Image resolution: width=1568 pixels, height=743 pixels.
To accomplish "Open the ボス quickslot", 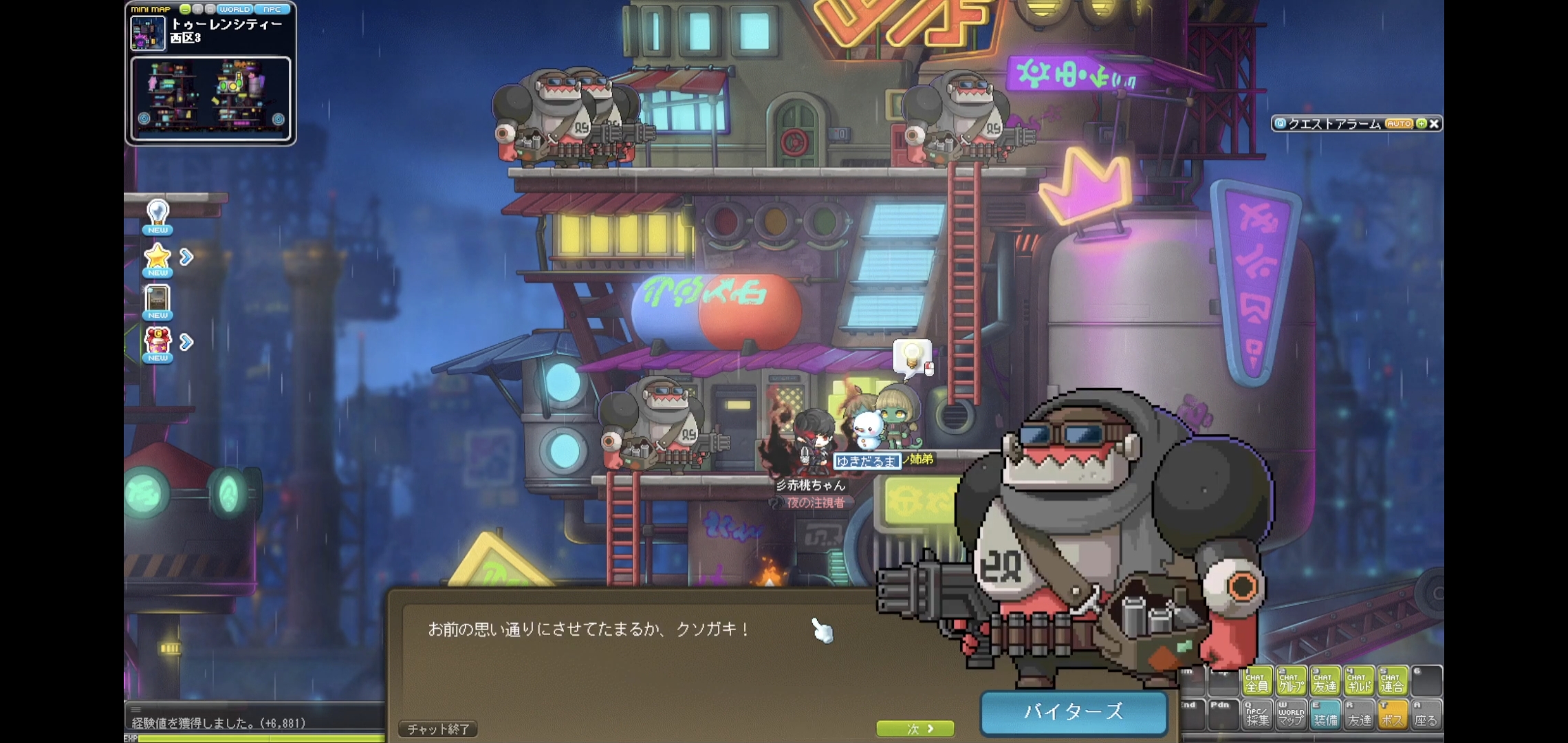I will [1392, 715].
